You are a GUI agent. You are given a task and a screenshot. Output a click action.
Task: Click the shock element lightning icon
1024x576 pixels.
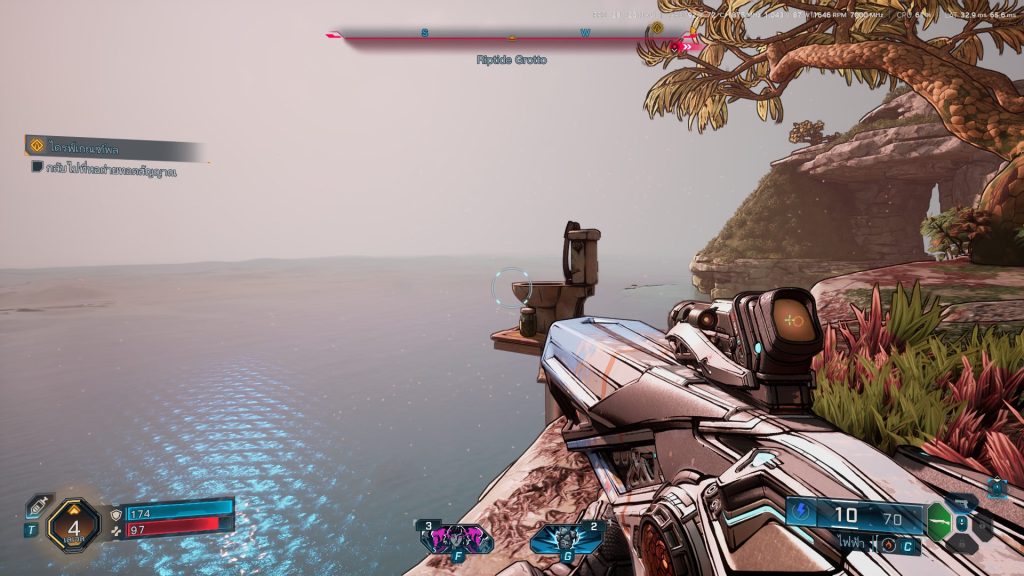801,514
